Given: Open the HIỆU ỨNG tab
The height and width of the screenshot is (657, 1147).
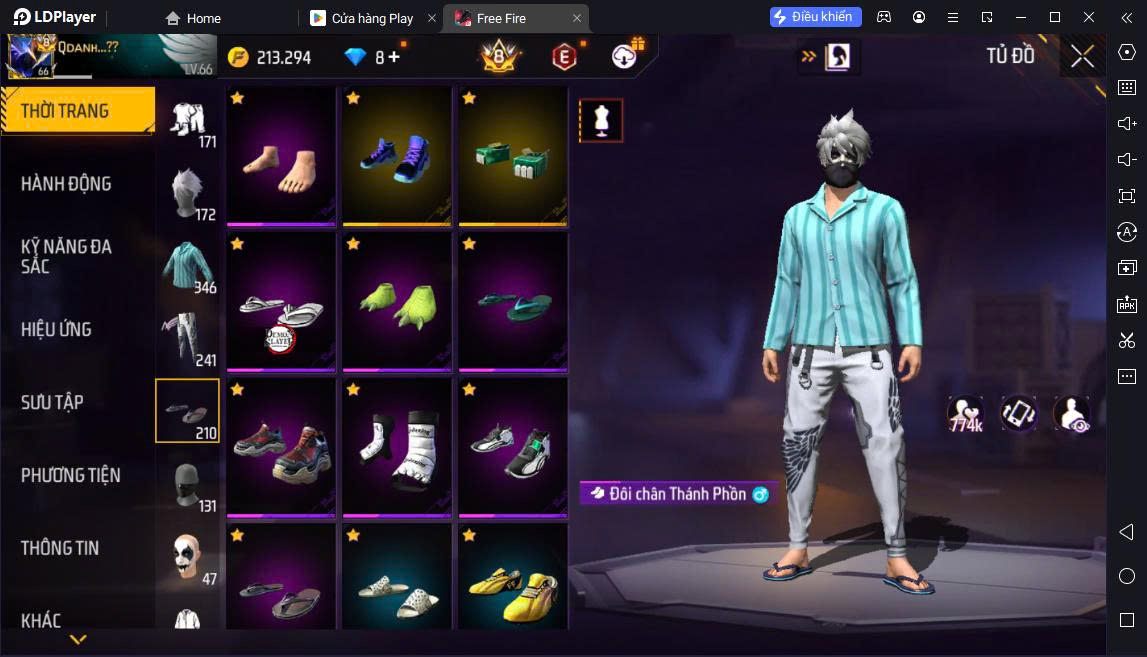Looking at the screenshot, I should 56,329.
